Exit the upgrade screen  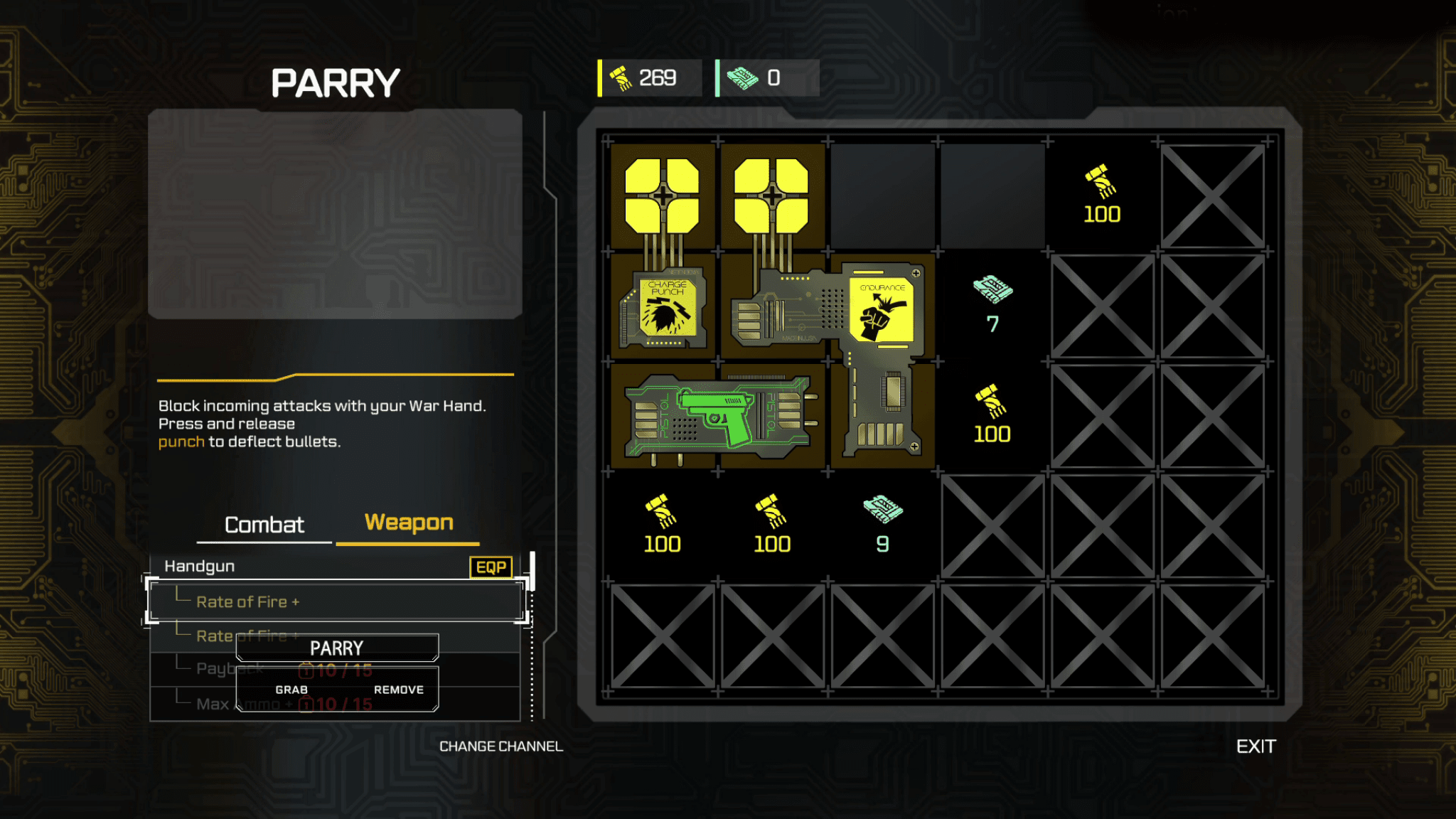pos(1256,746)
